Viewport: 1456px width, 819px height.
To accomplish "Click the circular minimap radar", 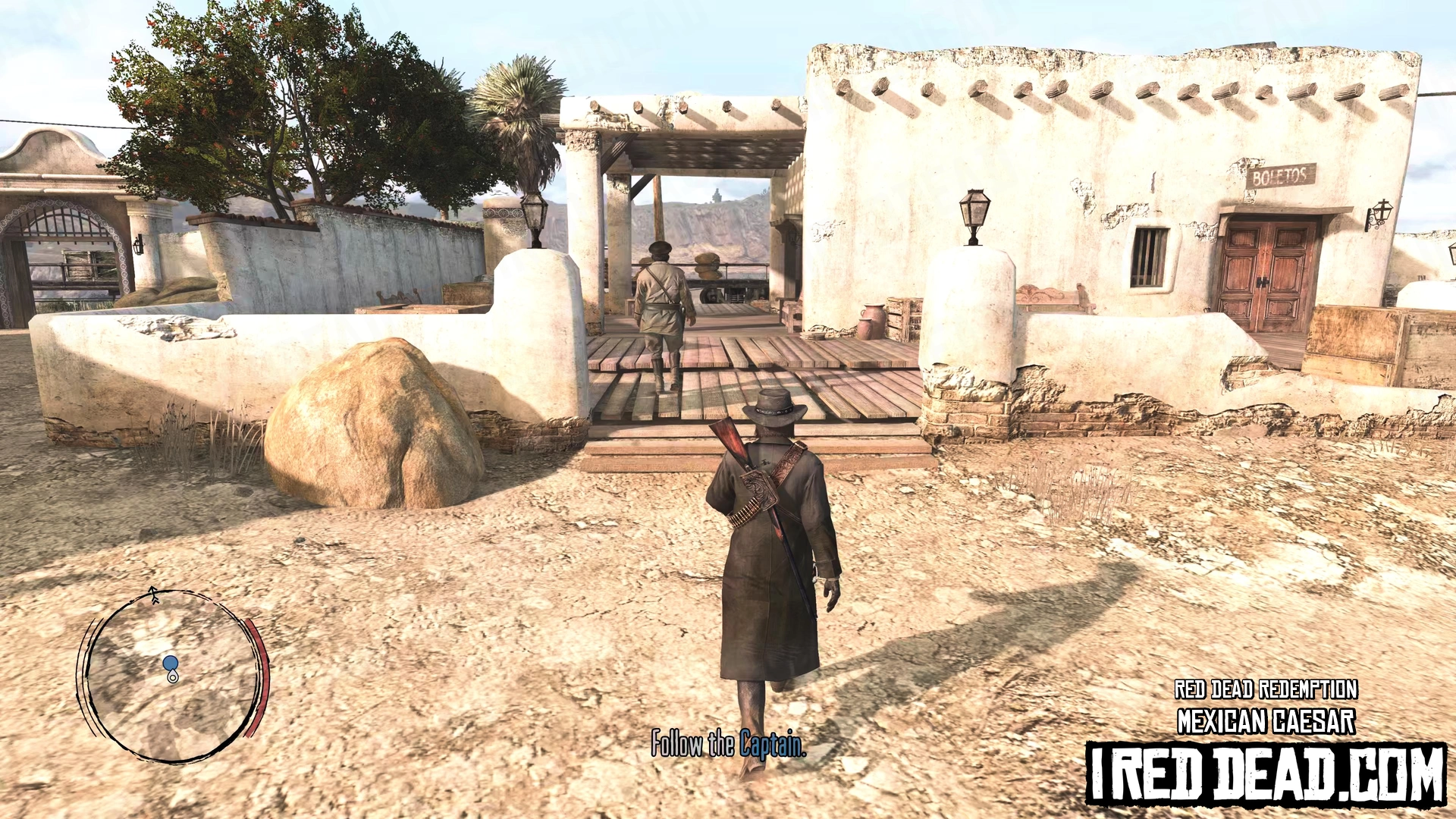I will tap(173, 676).
